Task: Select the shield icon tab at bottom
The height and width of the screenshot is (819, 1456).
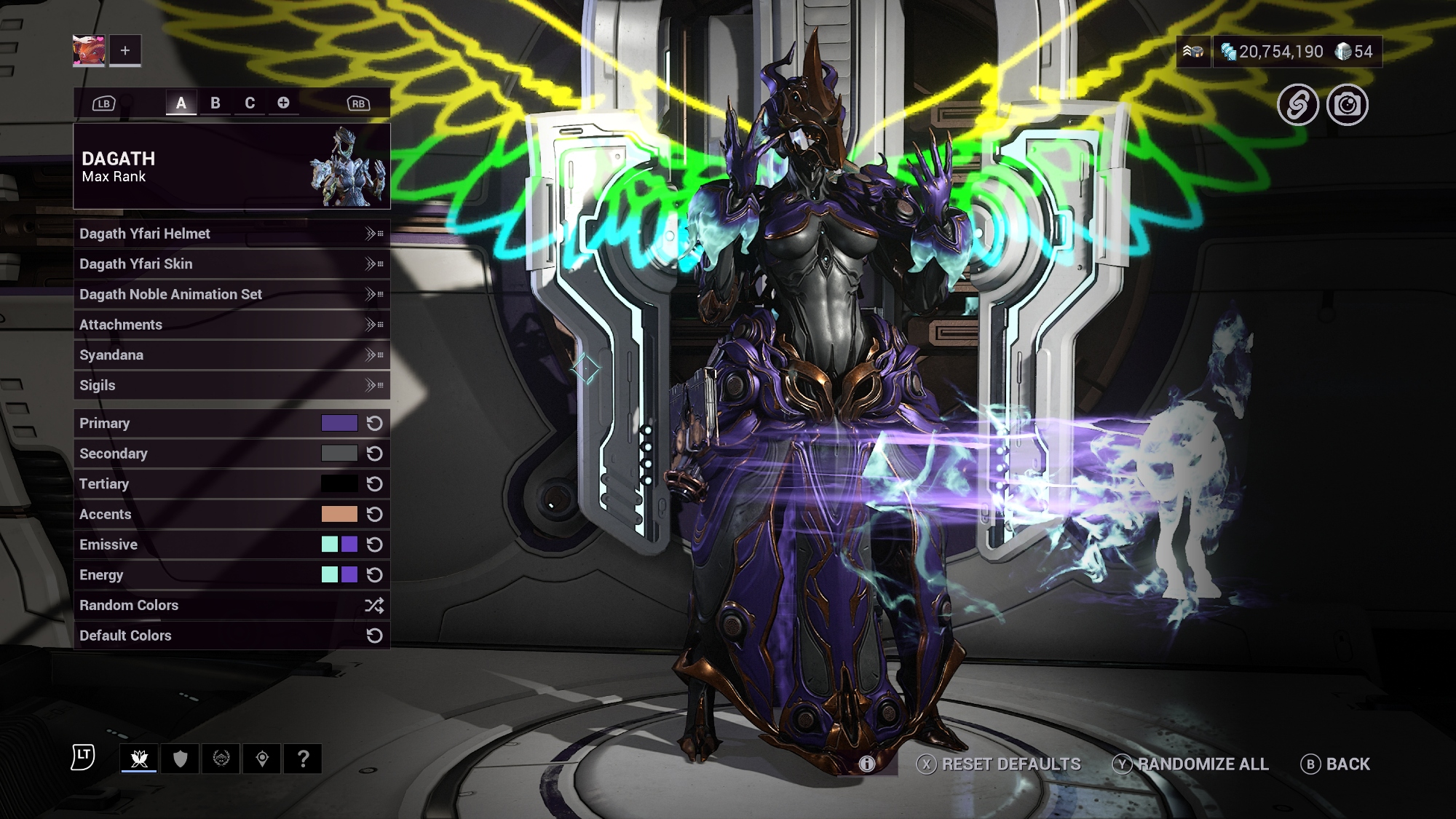Action: (x=181, y=759)
